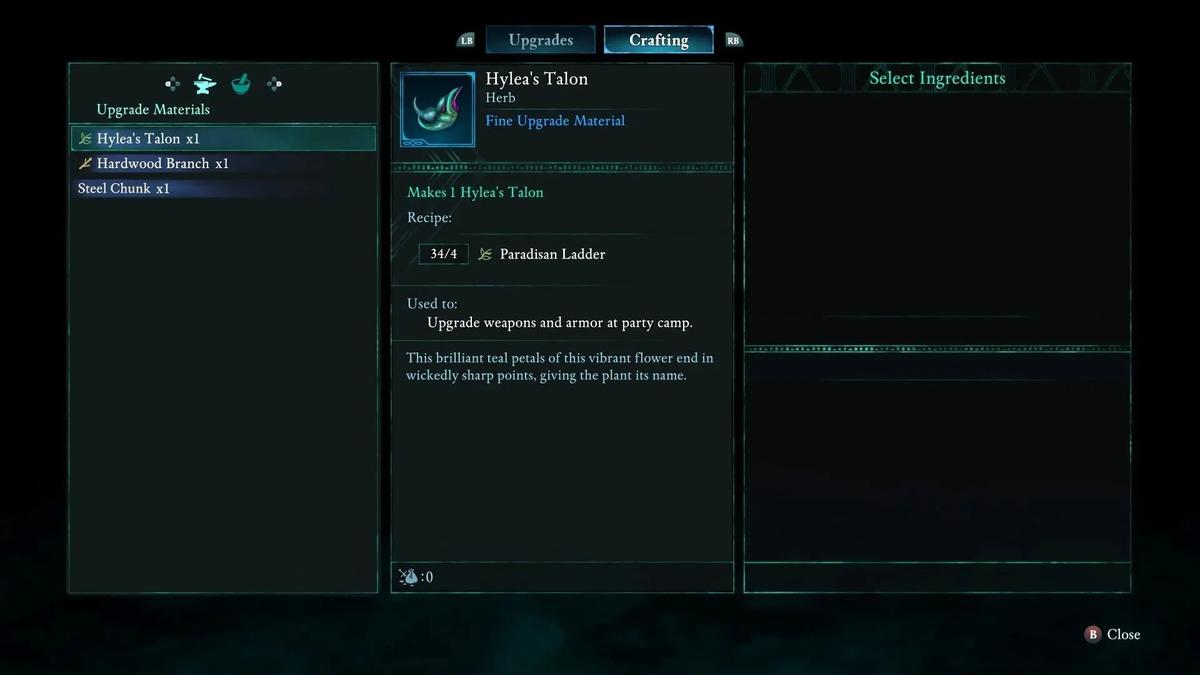
Task: Close the crafting menu
Action: click(x=1113, y=634)
